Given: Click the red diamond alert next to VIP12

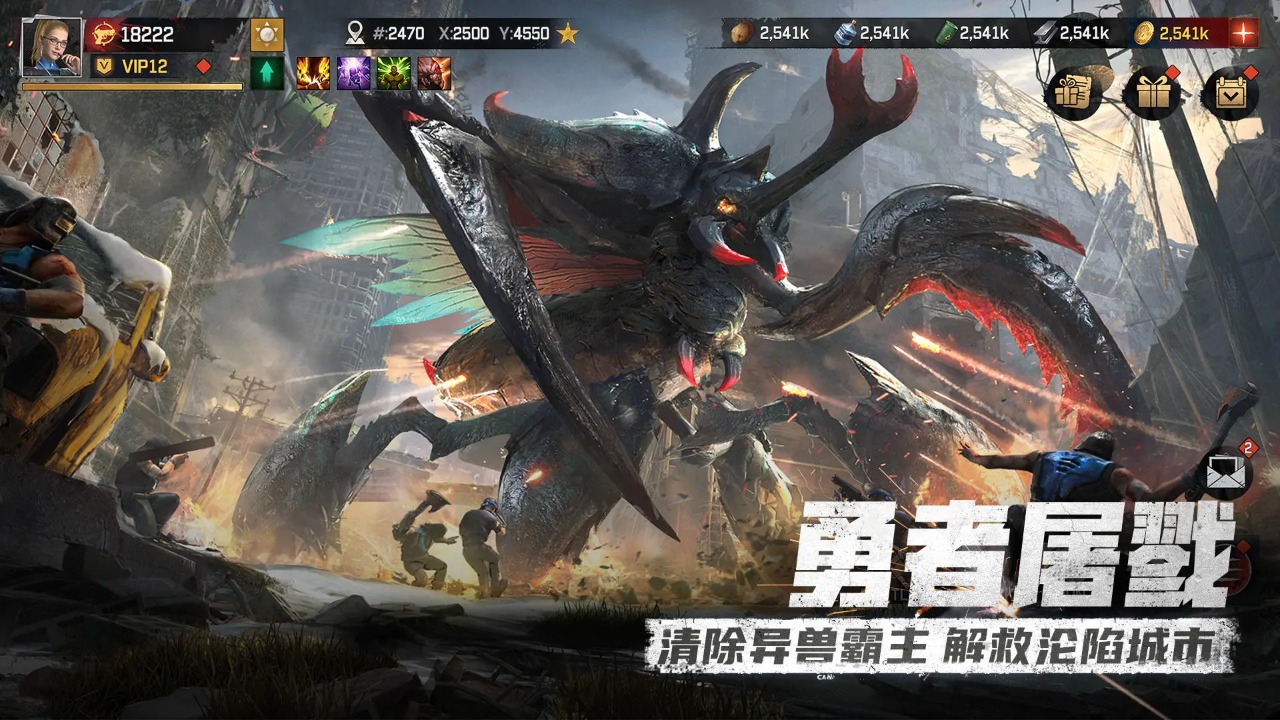Looking at the screenshot, I should coord(204,65).
